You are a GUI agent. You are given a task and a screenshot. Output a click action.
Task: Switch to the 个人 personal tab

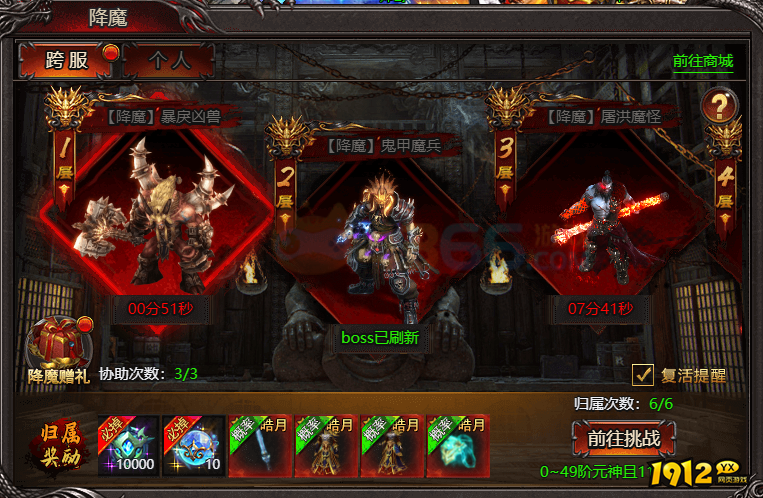[169, 60]
